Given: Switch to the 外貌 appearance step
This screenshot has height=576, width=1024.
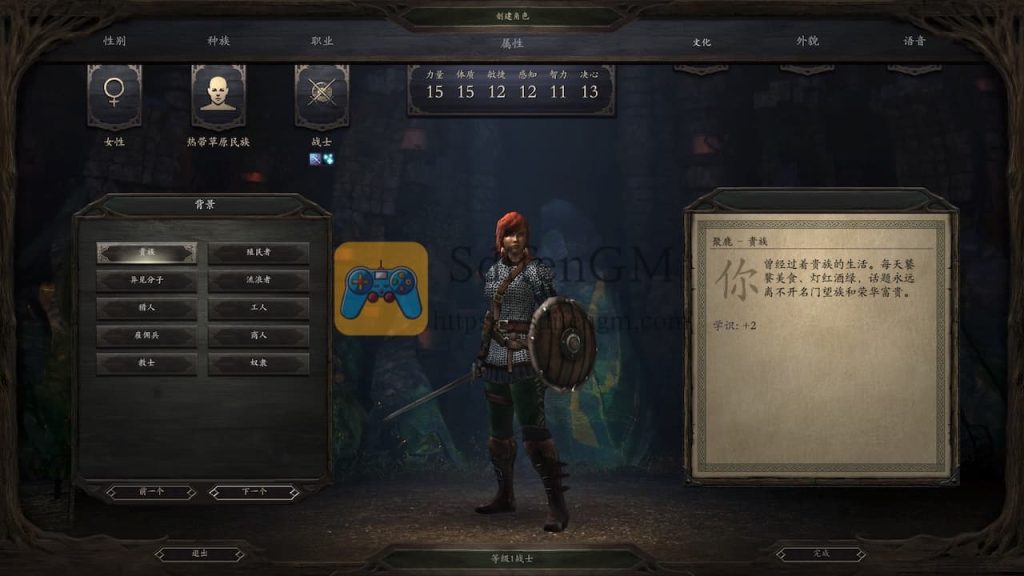Looking at the screenshot, I should (x=807, y=42).
